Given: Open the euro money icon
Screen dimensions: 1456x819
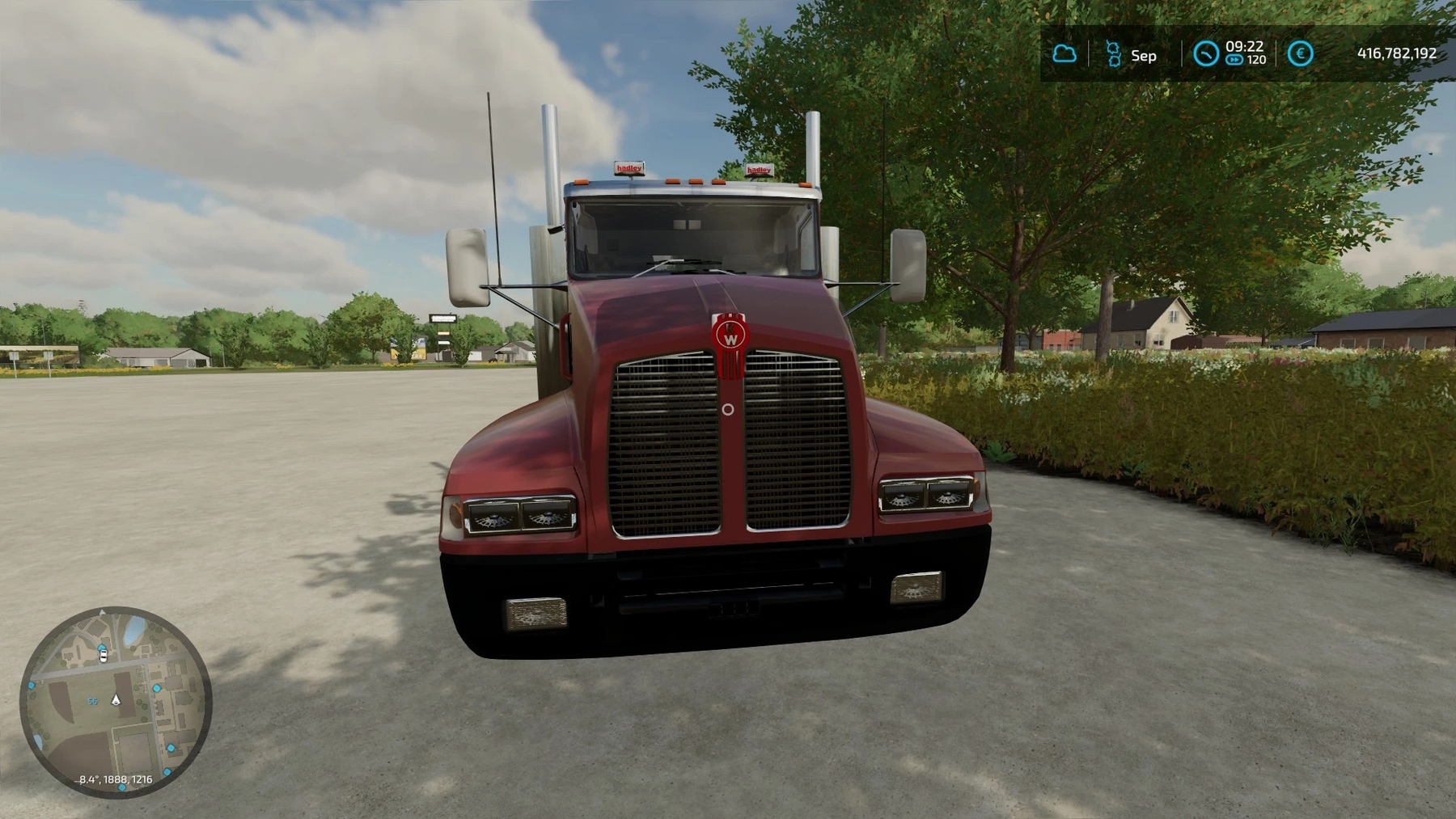Looking at the screenshot, I should [x=1300, y=54].
